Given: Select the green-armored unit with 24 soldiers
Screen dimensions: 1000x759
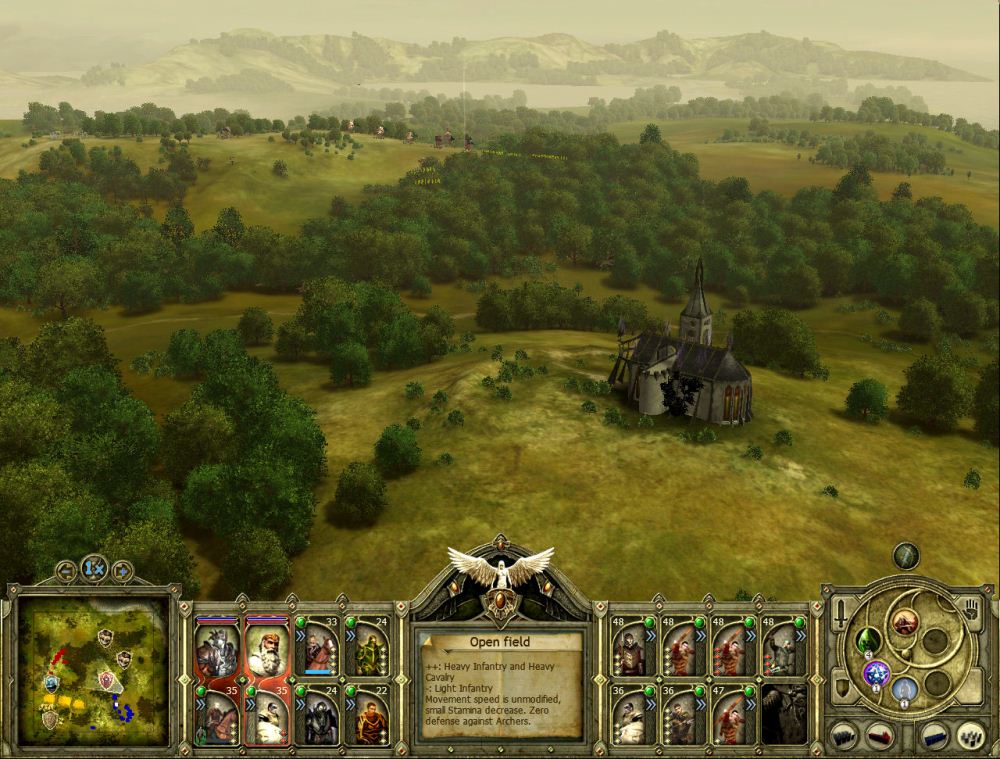Looking at the screenshot, I should 367,648.
